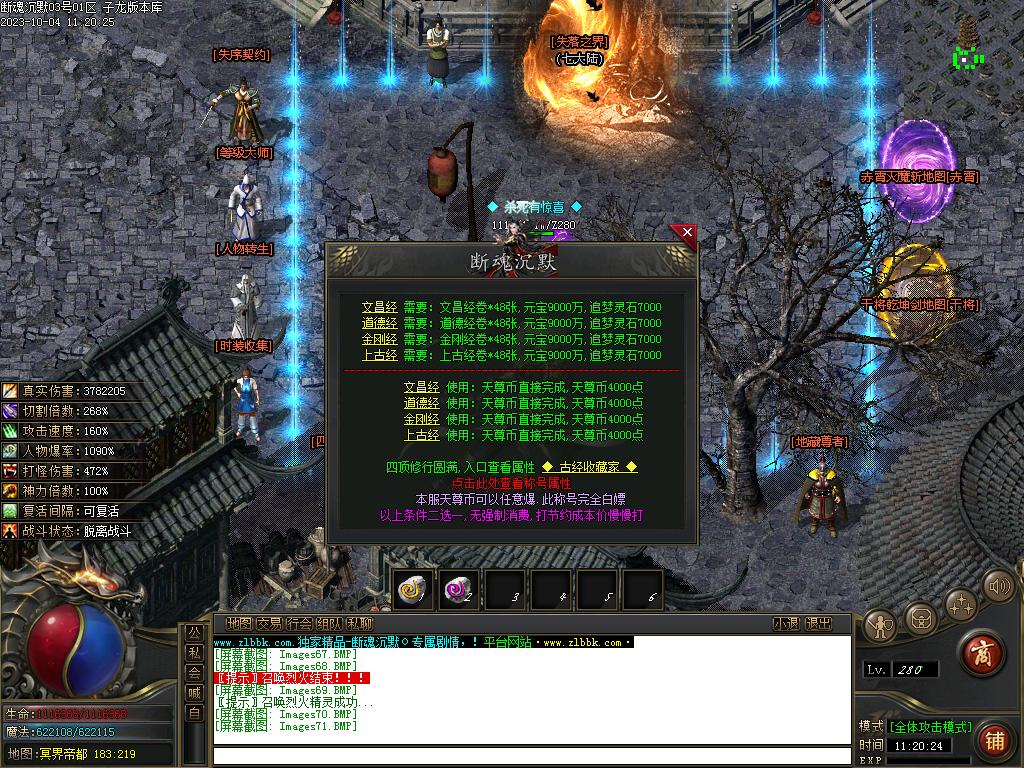The height and width of the screenshot is (768, 1024).
Task: Choose 金刚经 using 天尊币 4000点
Action: point(421,419)
